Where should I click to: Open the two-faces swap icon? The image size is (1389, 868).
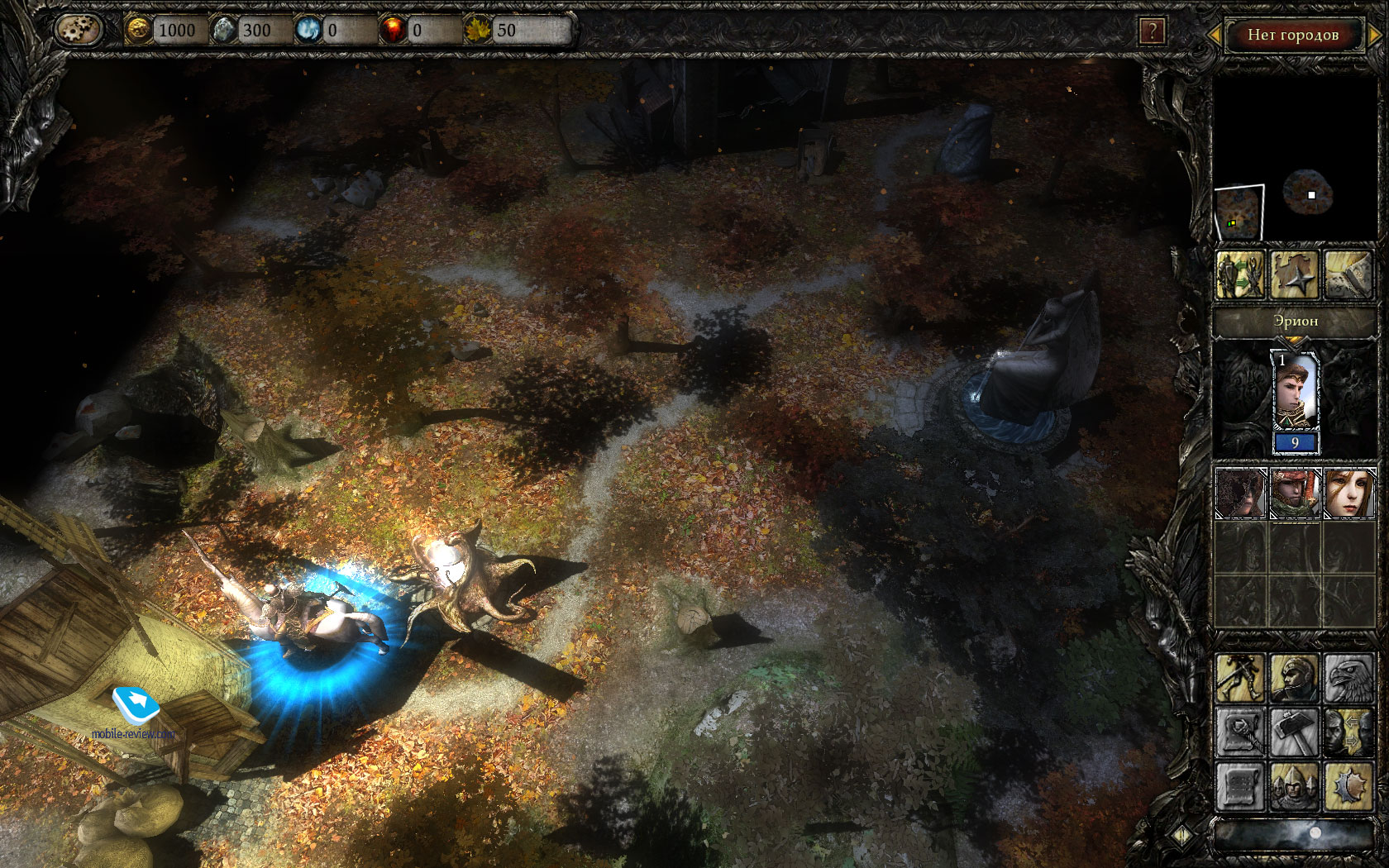(1348, 732)
